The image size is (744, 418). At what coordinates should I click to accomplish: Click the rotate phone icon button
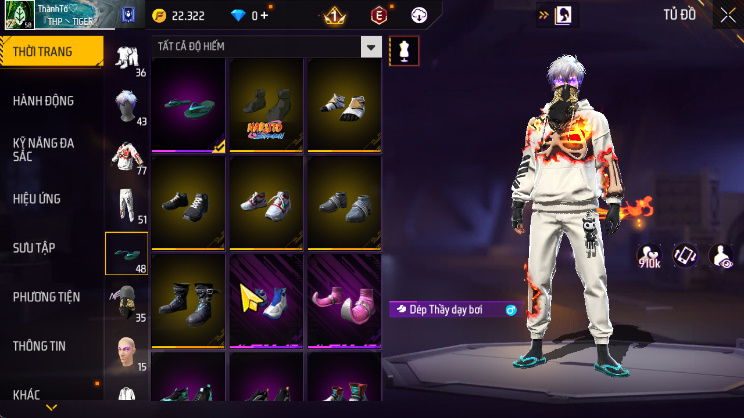(x=685, y=256)
